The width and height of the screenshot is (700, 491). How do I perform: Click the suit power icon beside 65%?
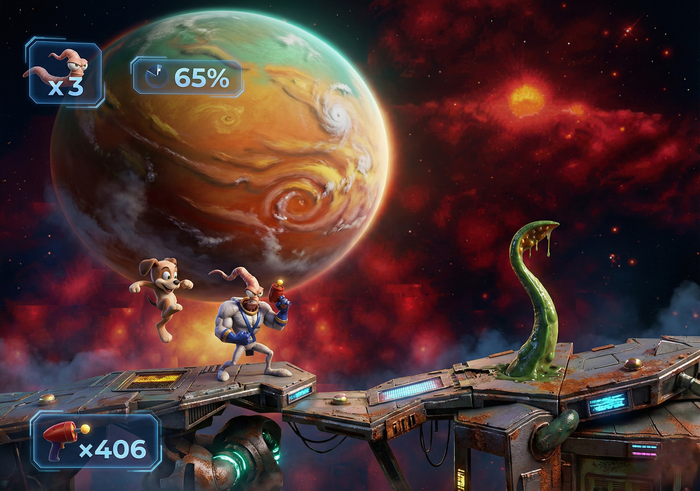coord(154,76)
